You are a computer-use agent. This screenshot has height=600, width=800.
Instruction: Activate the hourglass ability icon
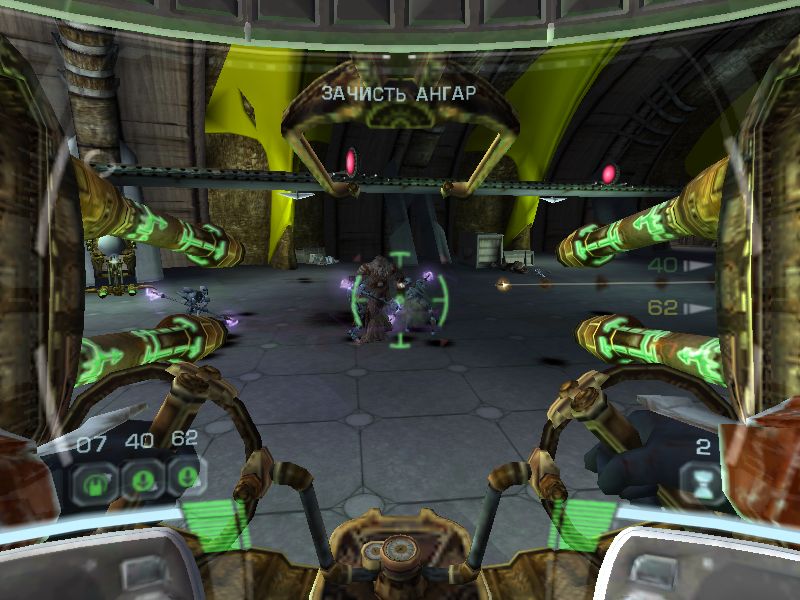pos(703,482)
